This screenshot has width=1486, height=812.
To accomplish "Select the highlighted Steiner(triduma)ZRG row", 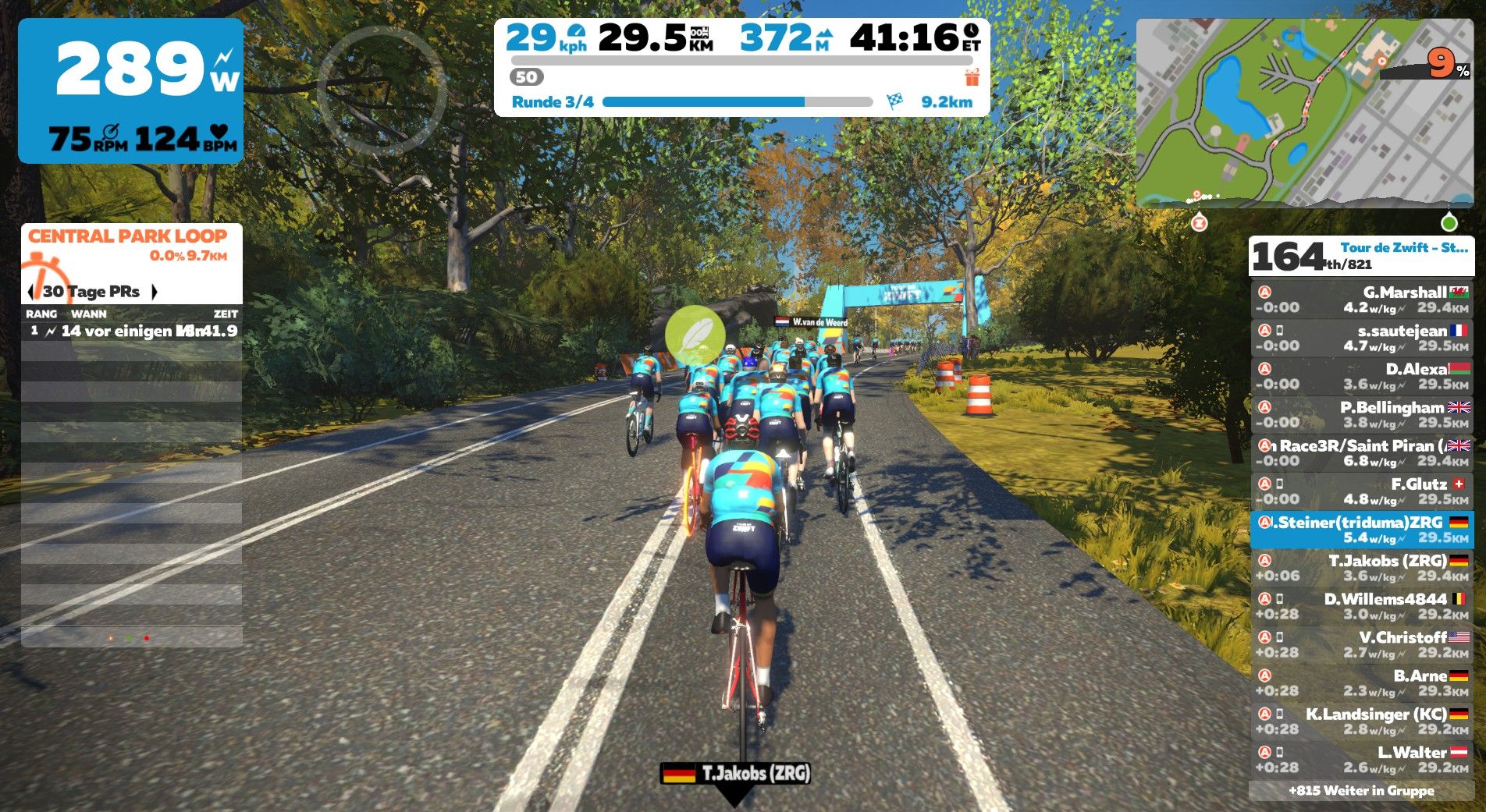I will tap(1361, 530).
